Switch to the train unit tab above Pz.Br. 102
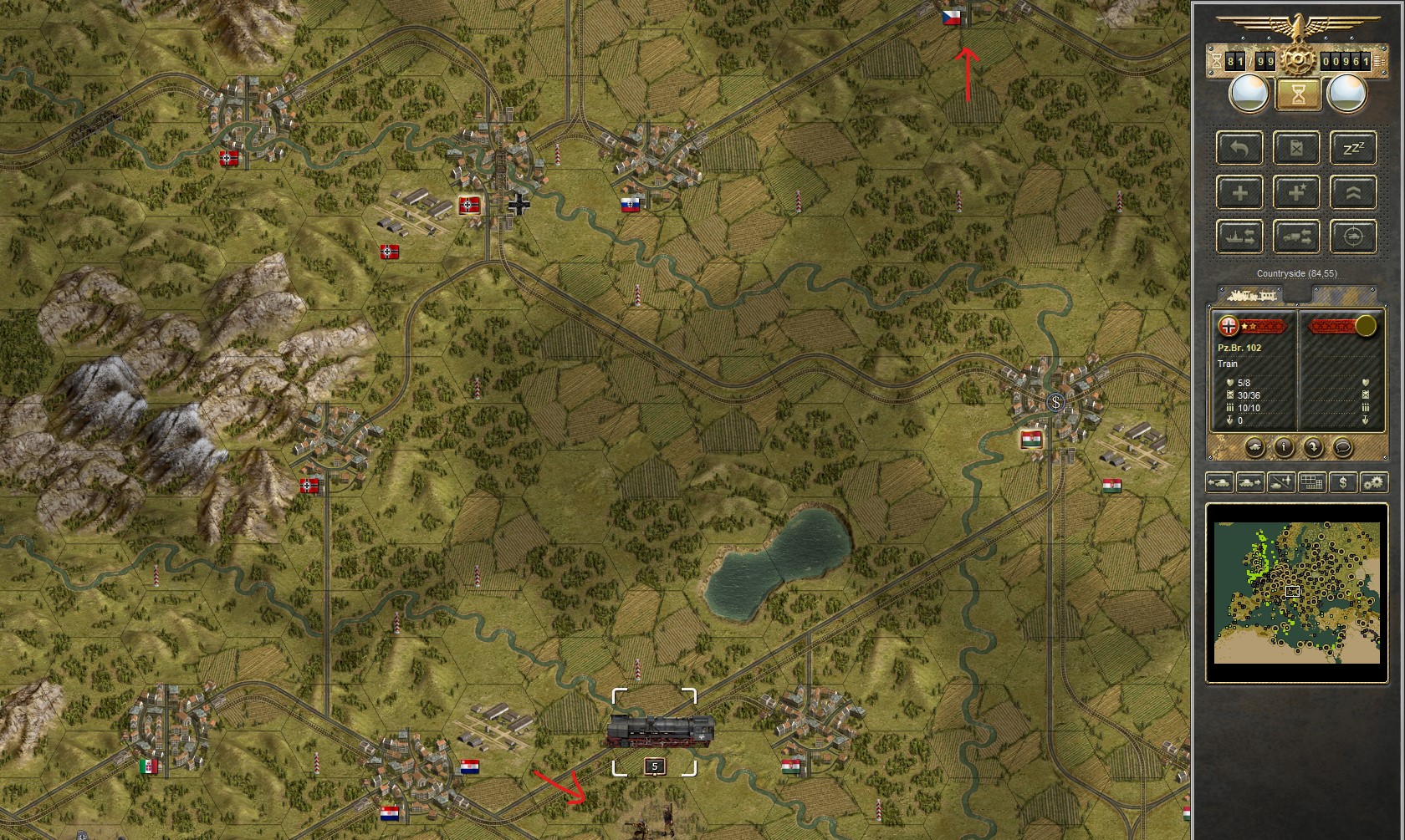The height and width of the screenshot is (840, 1405). pos(1253,295)
